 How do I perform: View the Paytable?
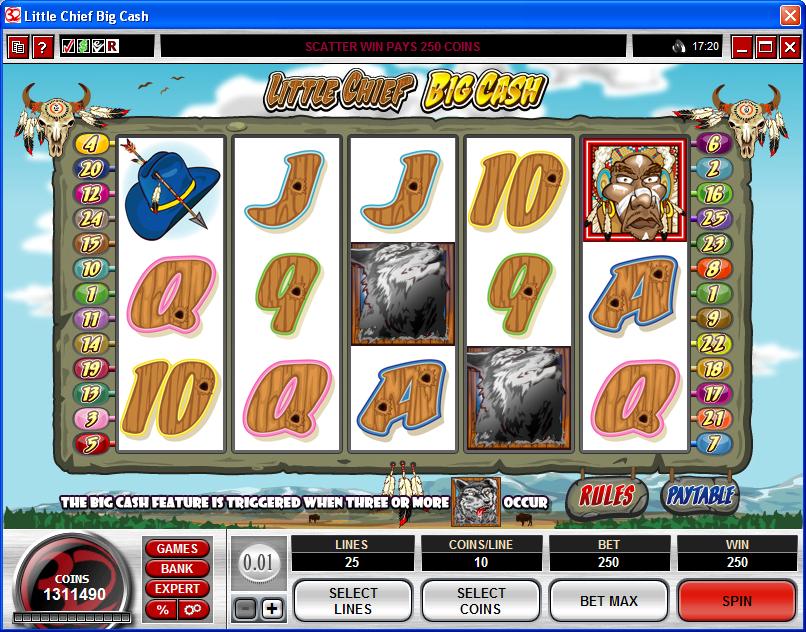[699, 495]
